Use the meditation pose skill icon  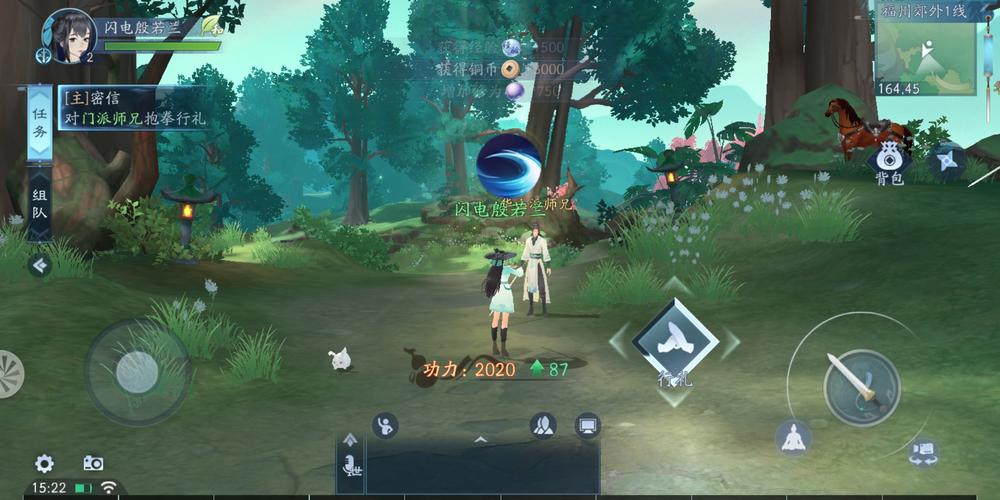click(x=793, y=438)
